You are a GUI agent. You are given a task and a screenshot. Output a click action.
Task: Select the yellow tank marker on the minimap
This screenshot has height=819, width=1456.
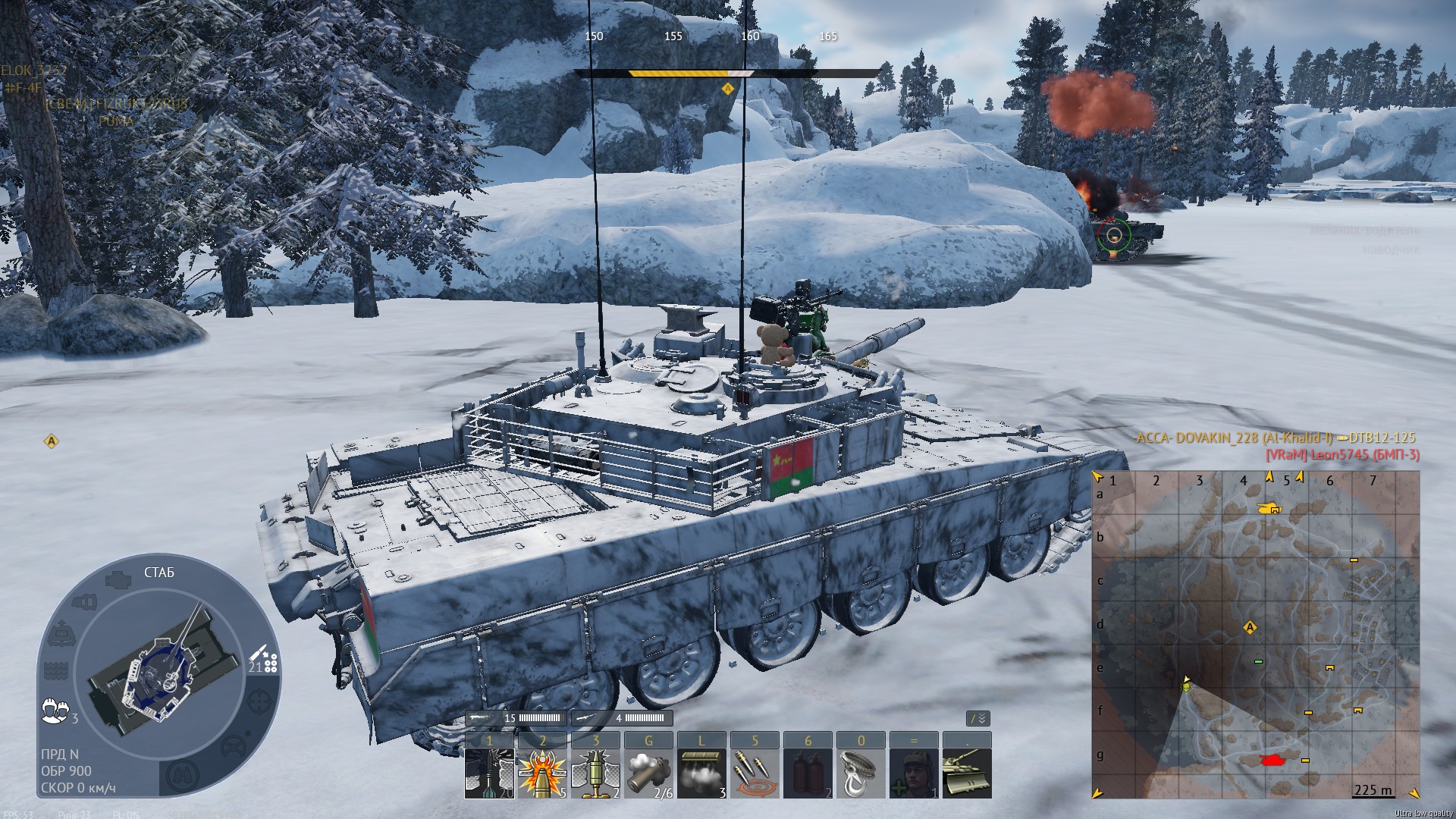pyautogui.click(x=1267, y=508)
